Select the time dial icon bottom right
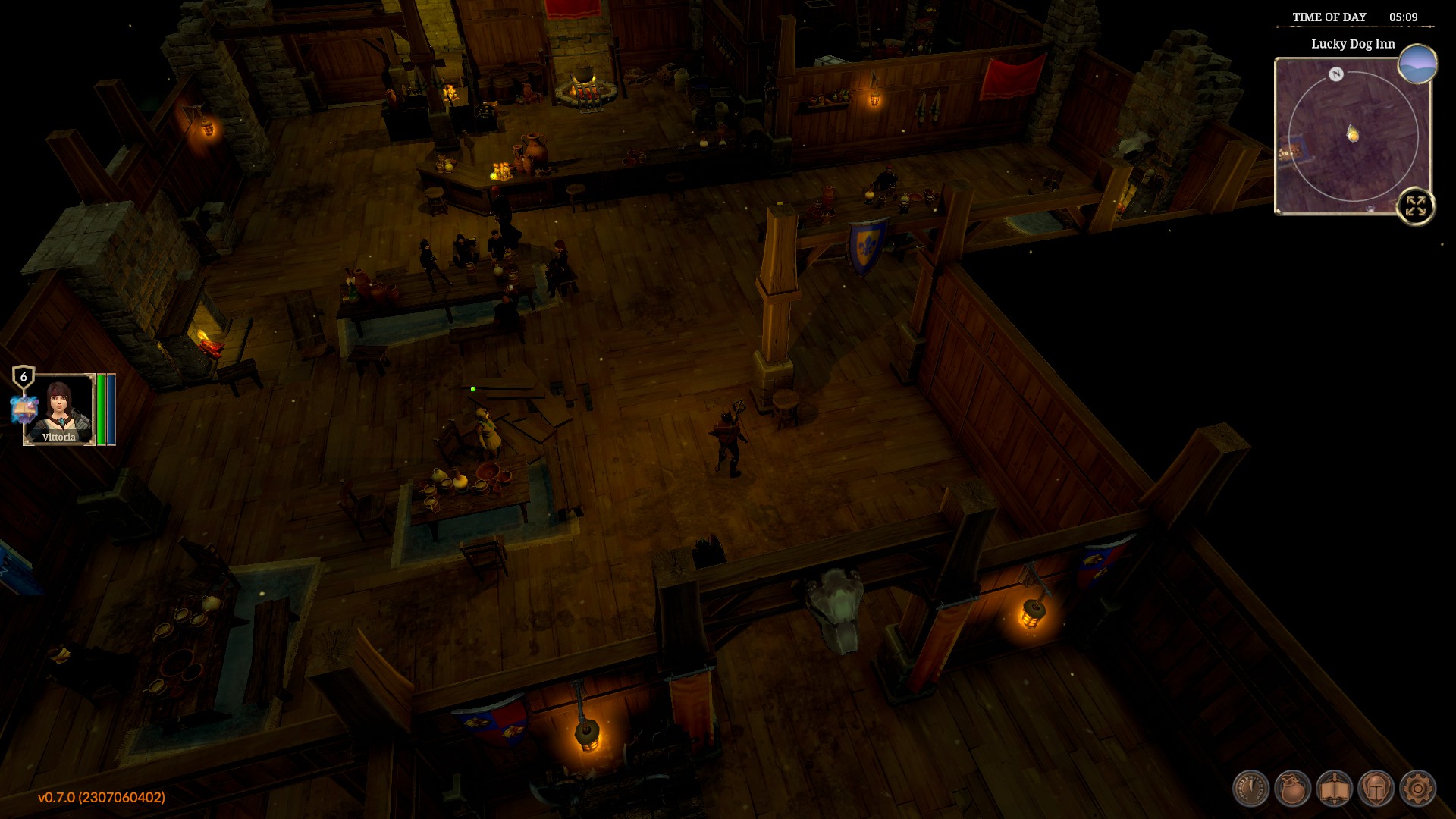Screen dimensions: 1456x819 (x=1250, y=788)
